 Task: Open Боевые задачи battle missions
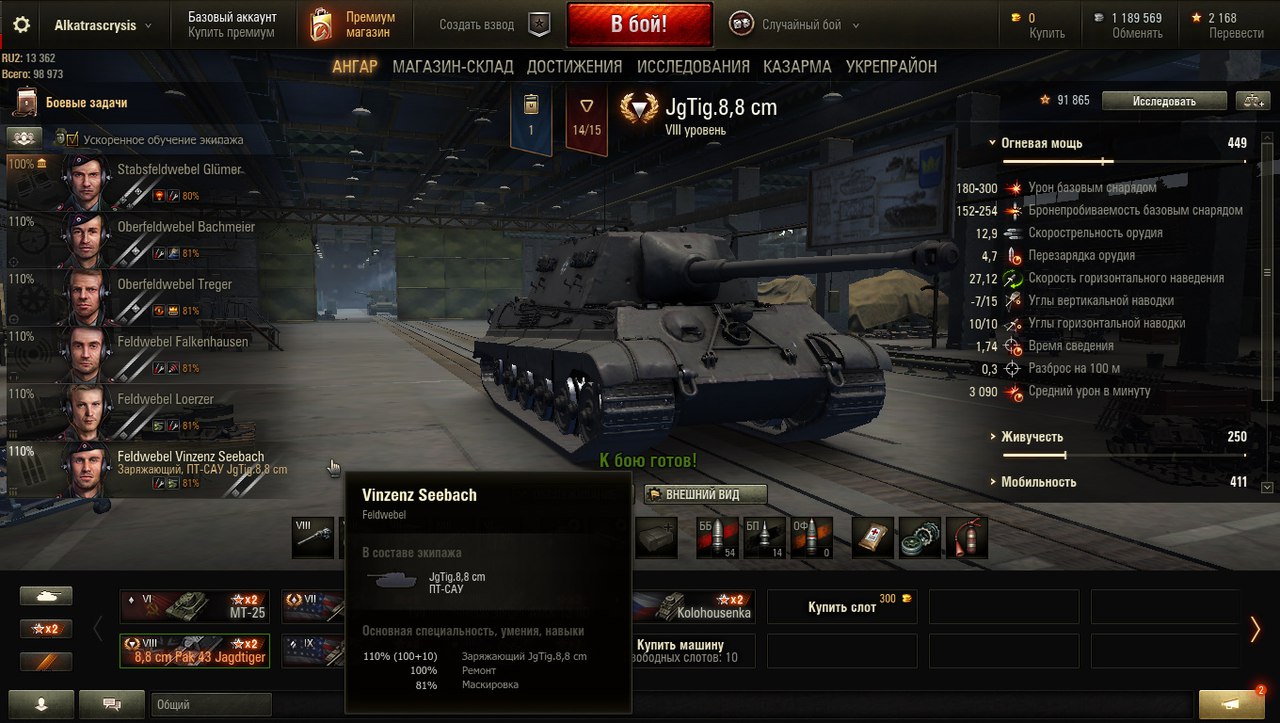[x=86, y=102]
